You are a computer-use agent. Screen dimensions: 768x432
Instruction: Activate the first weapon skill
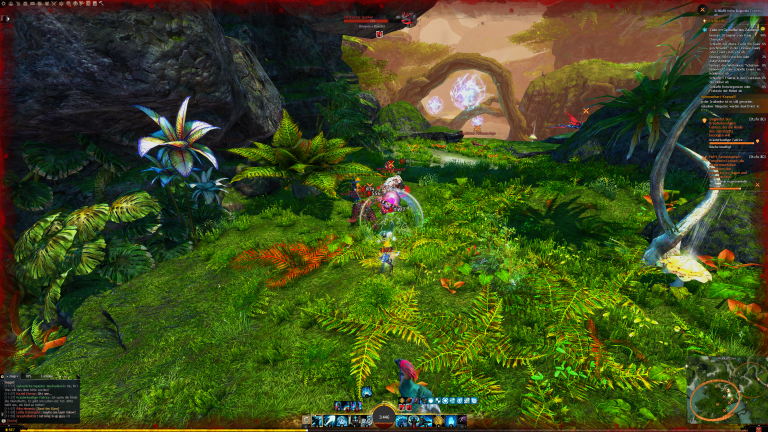(x=317, y=421)
